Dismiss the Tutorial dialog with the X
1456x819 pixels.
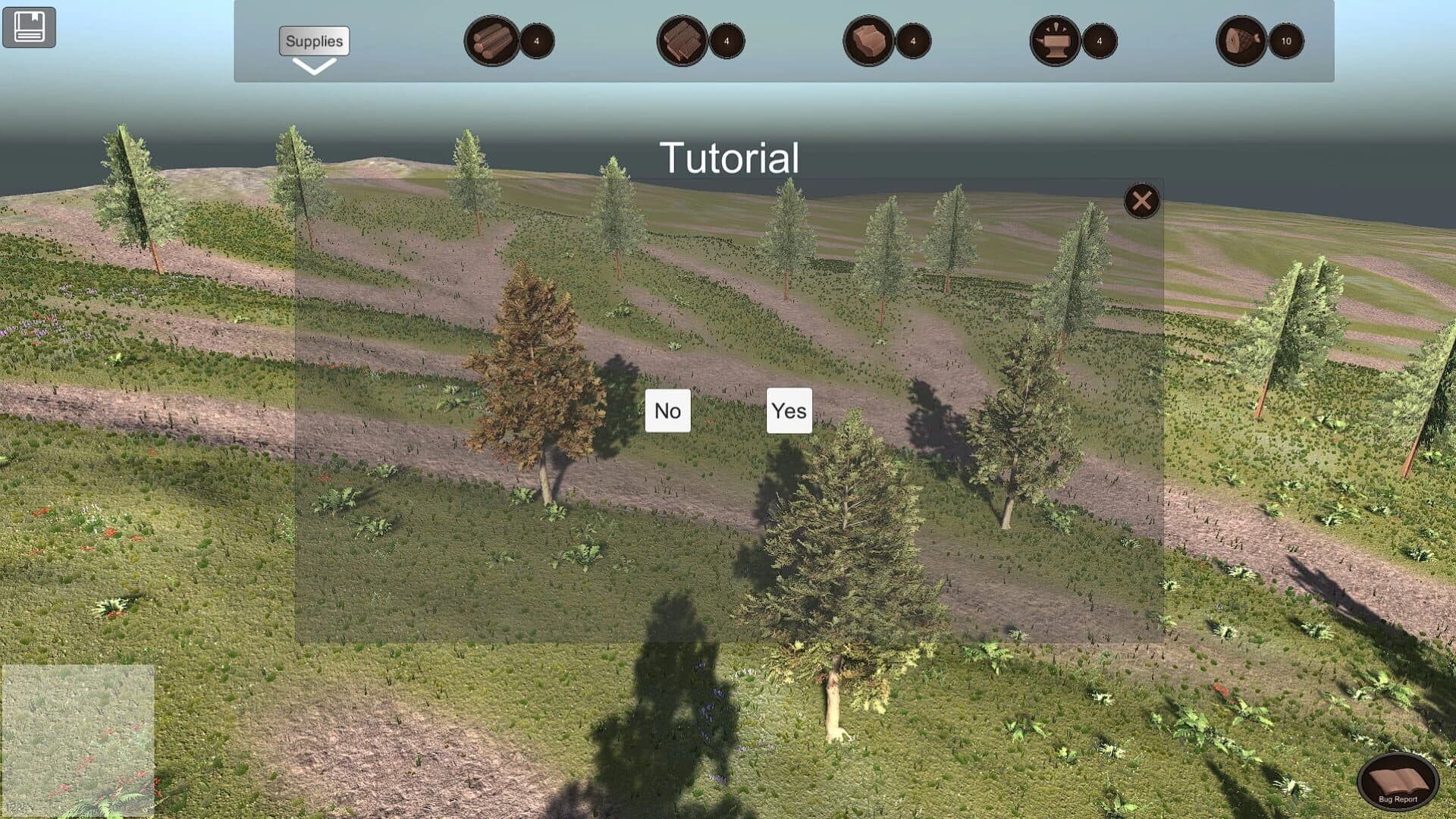coord(1141,201)
